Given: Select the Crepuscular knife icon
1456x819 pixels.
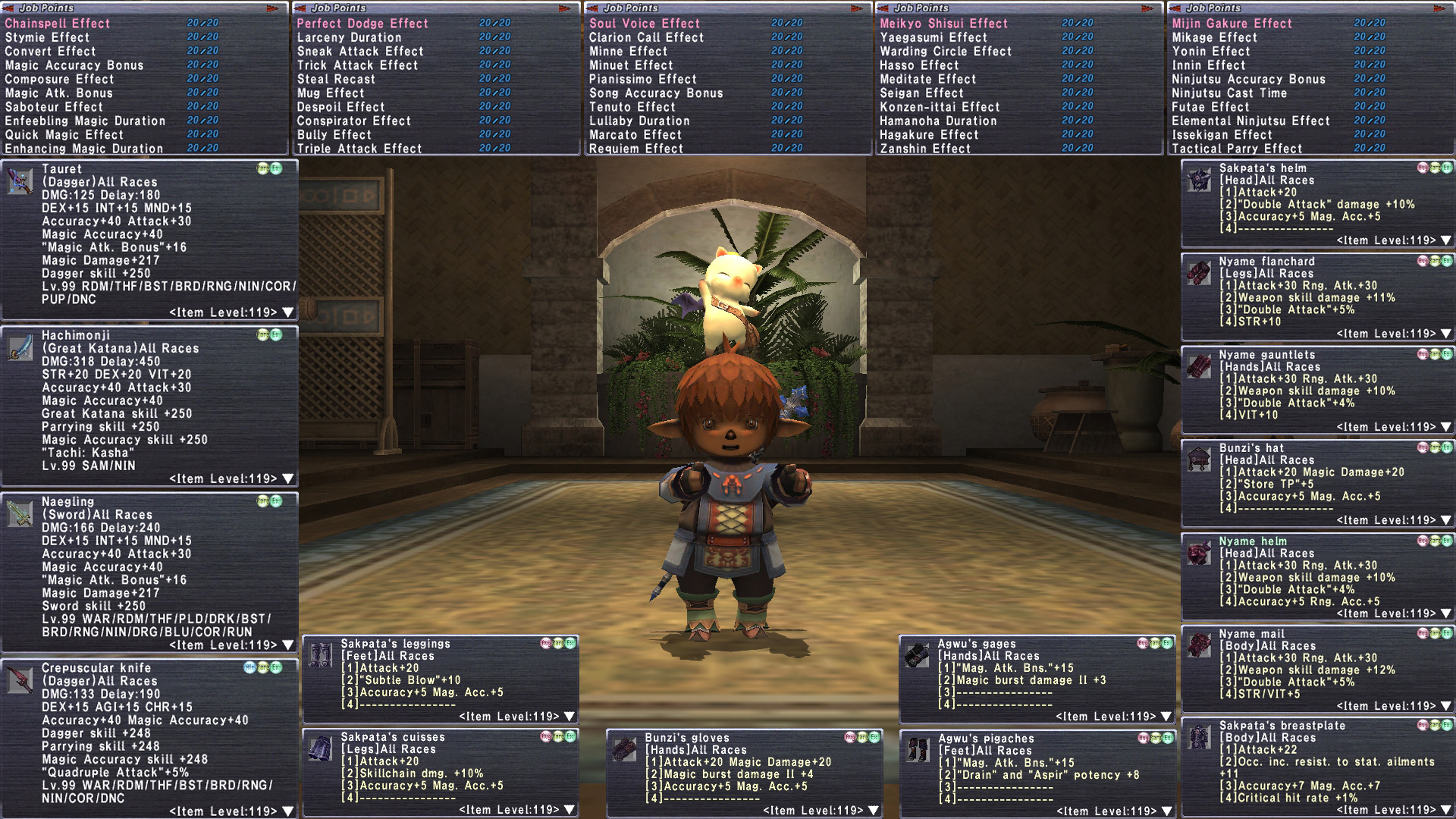Looking at the screenshot, I should click(x=20, y=680).
